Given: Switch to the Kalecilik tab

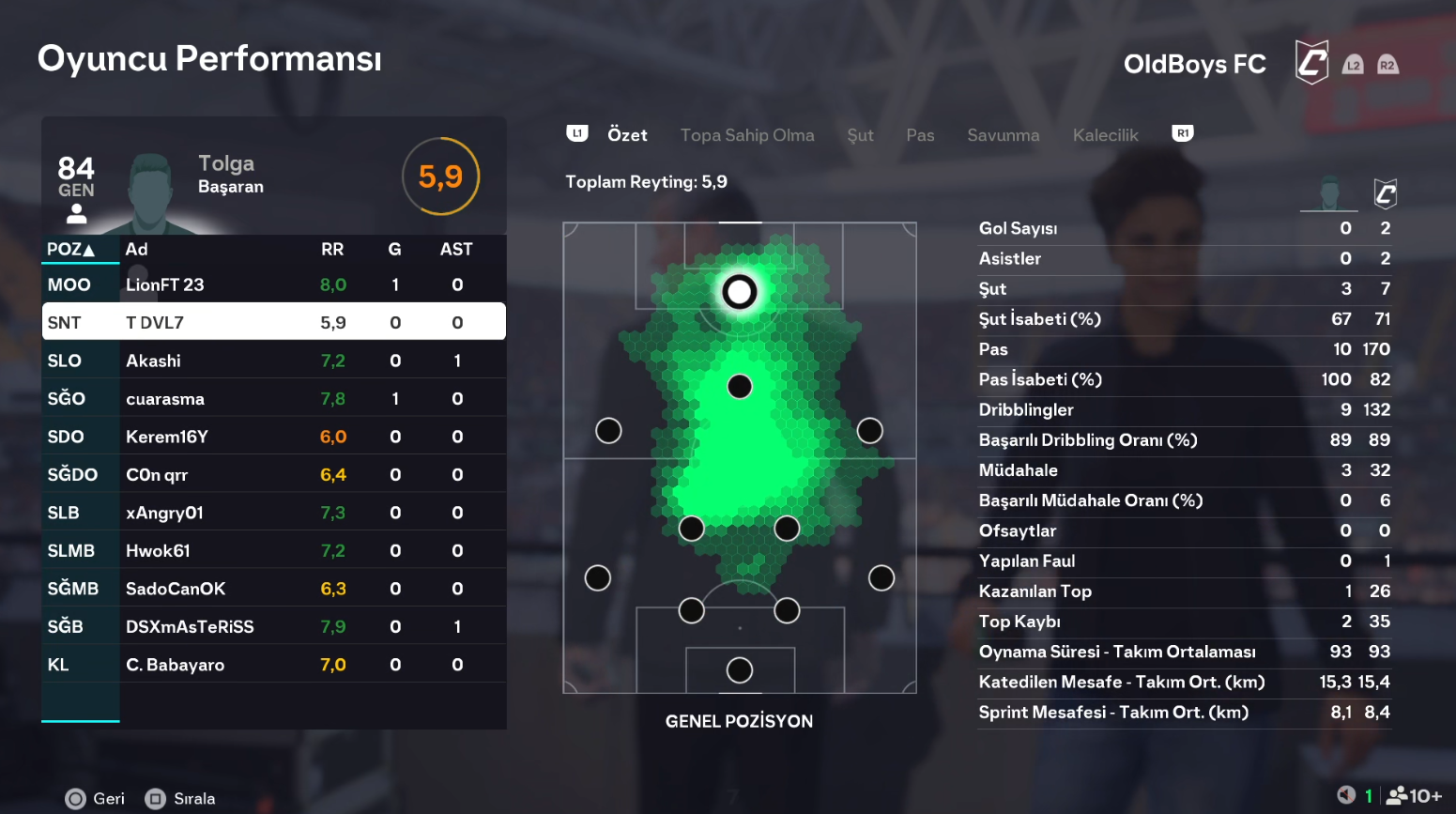Looking at the screenshot, I should point(1105,135).
